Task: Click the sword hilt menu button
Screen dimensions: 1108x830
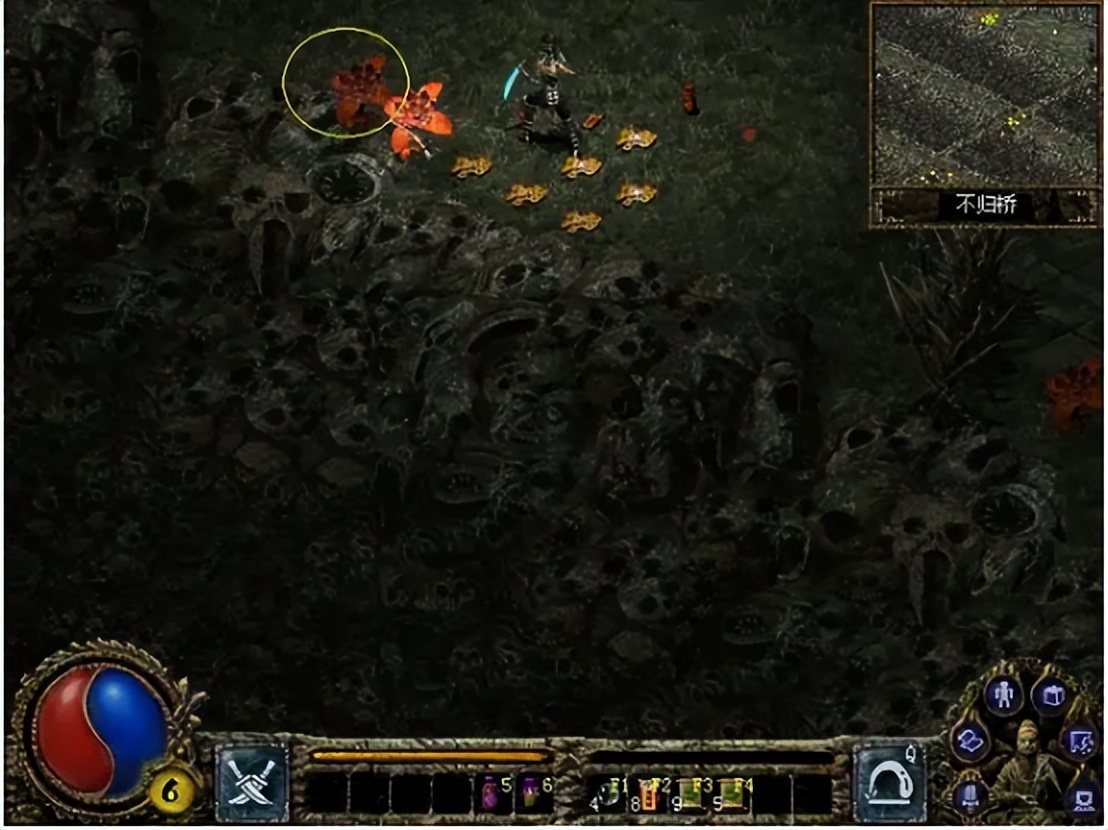Action: (x=969, y=797)
